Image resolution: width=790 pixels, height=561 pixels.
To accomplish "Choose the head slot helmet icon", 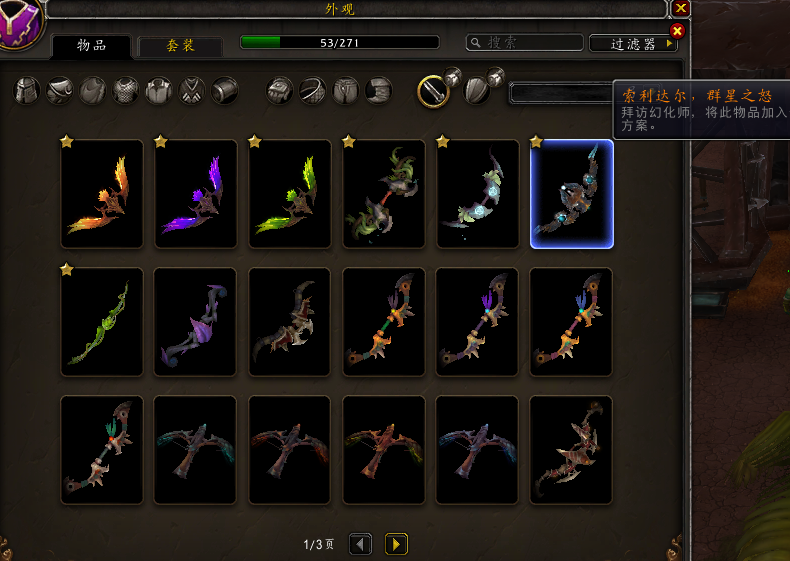I will (x=27, y=91).
